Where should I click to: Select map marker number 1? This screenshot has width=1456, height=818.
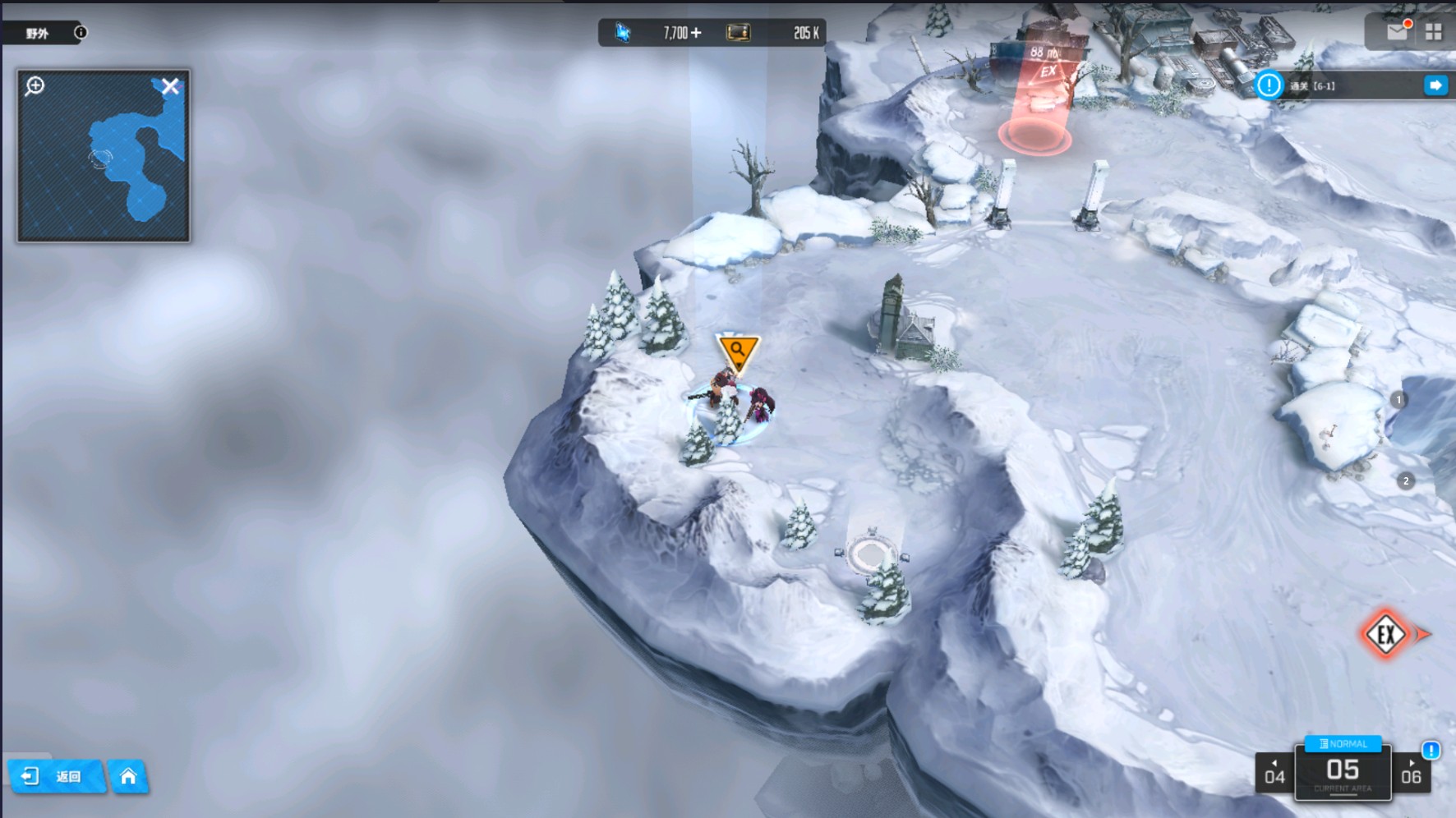(1398, 400)
